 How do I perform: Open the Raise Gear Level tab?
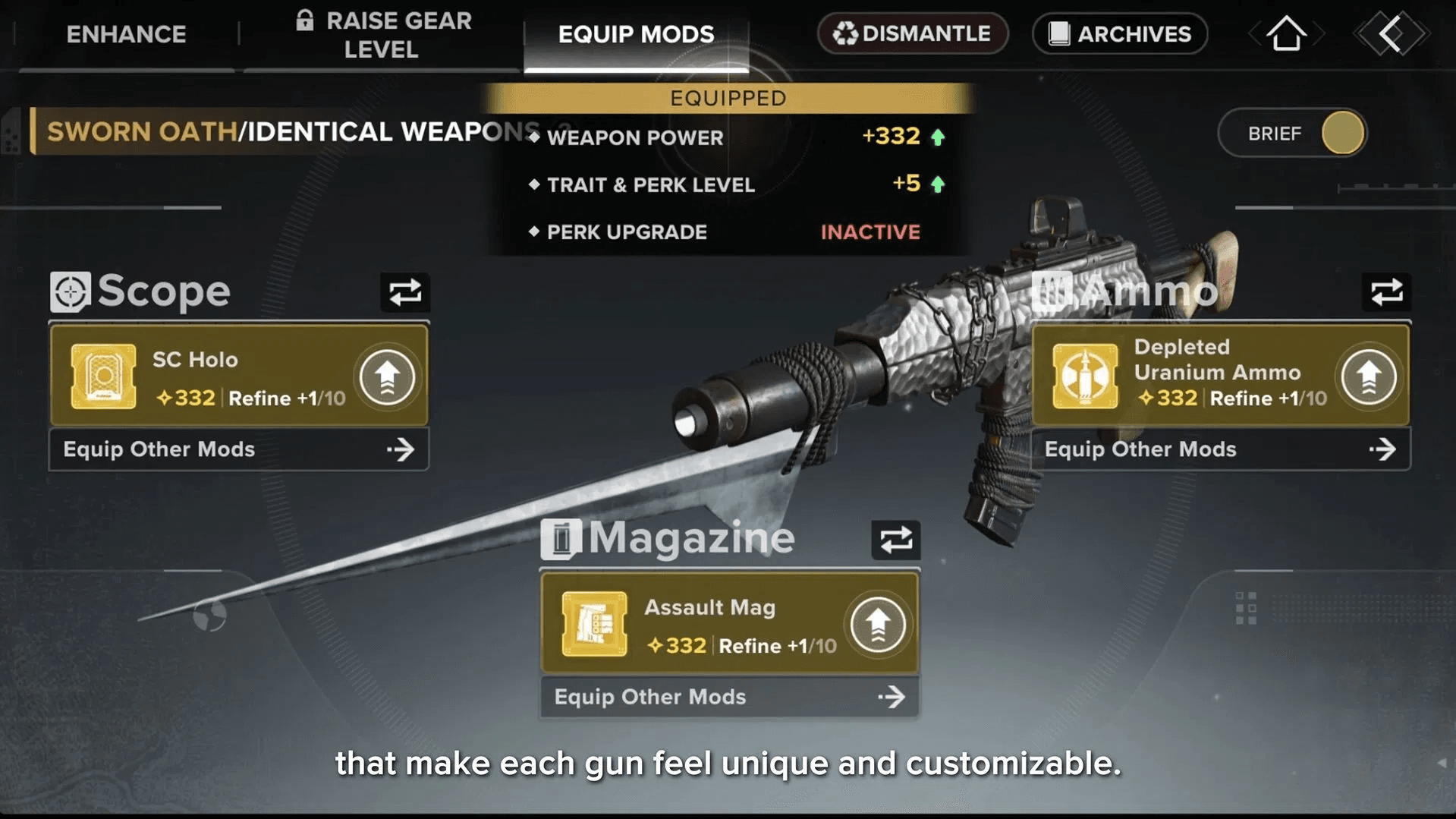[x=382, y=35]
